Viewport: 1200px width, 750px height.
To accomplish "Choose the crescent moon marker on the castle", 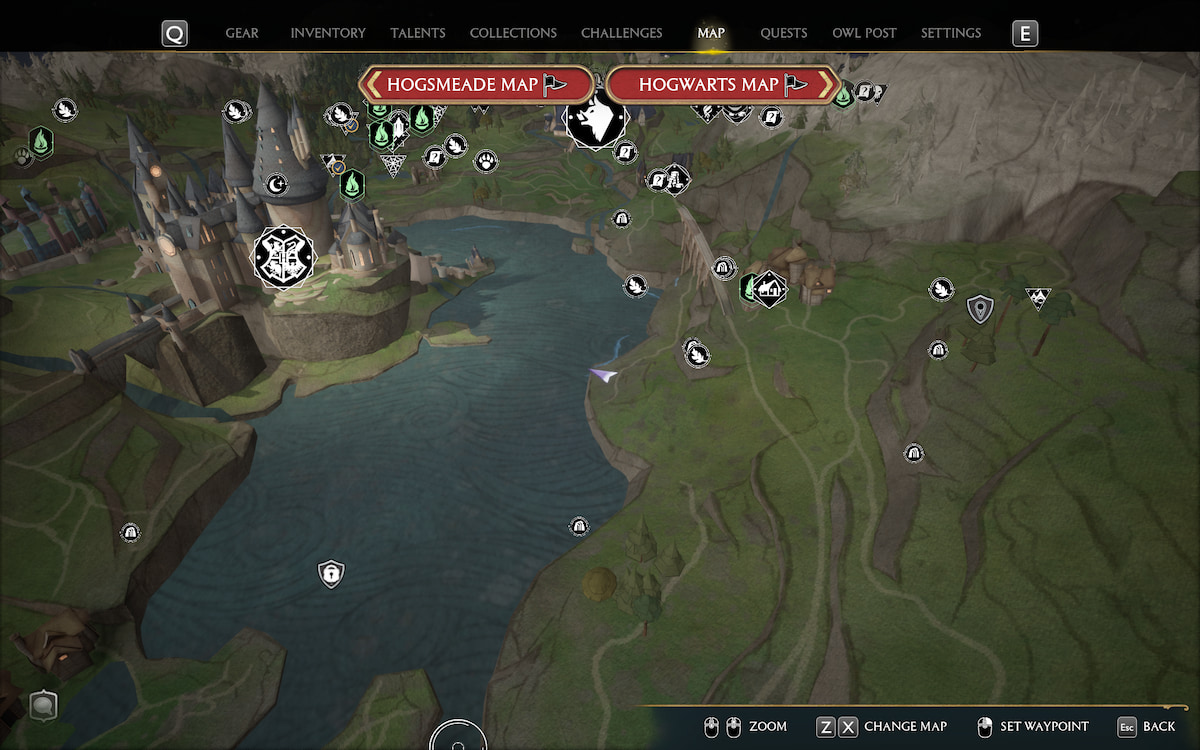I will 277,184.
